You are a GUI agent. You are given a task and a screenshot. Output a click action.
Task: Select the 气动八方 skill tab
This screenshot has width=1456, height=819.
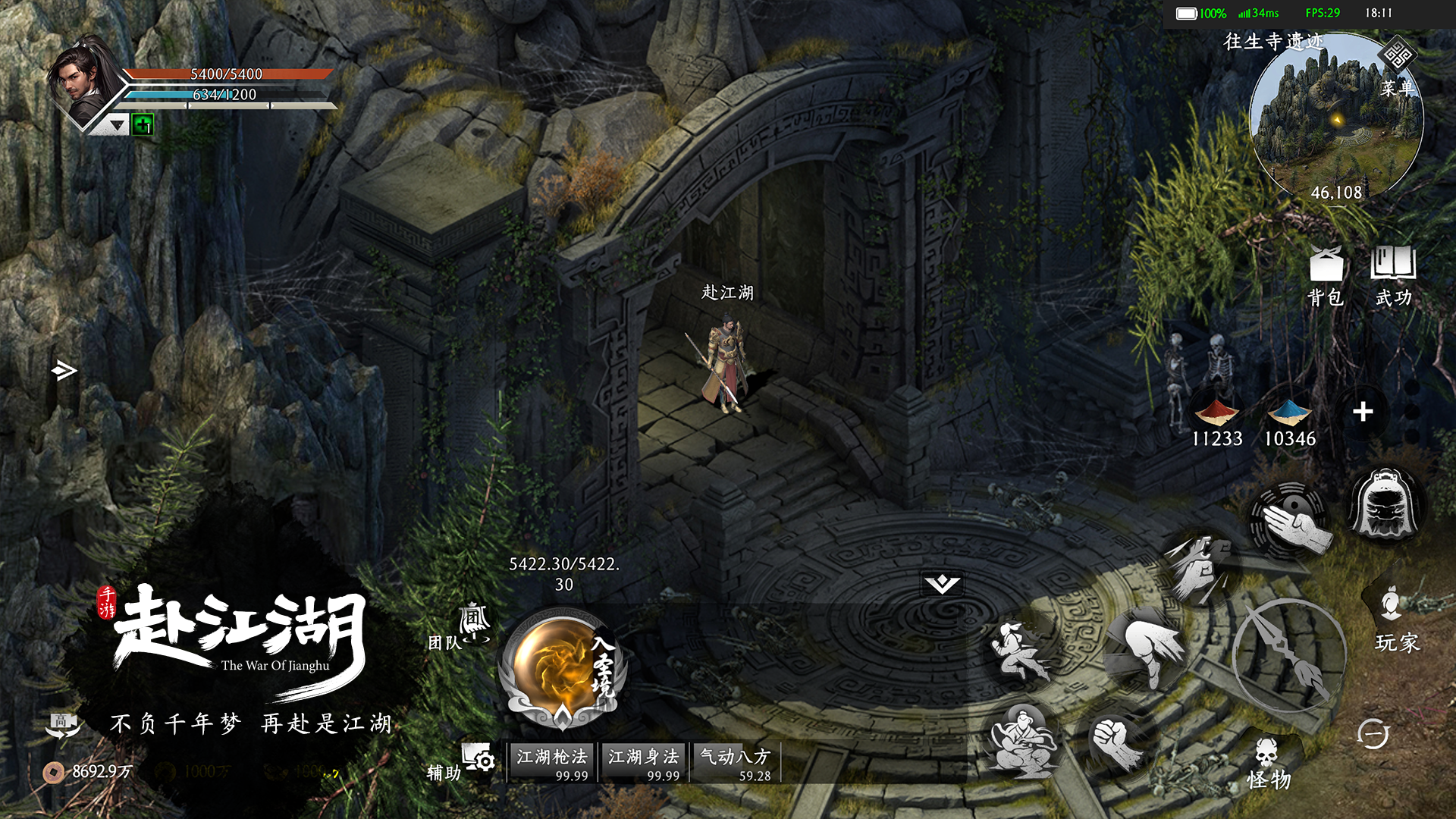click(735, 762)
